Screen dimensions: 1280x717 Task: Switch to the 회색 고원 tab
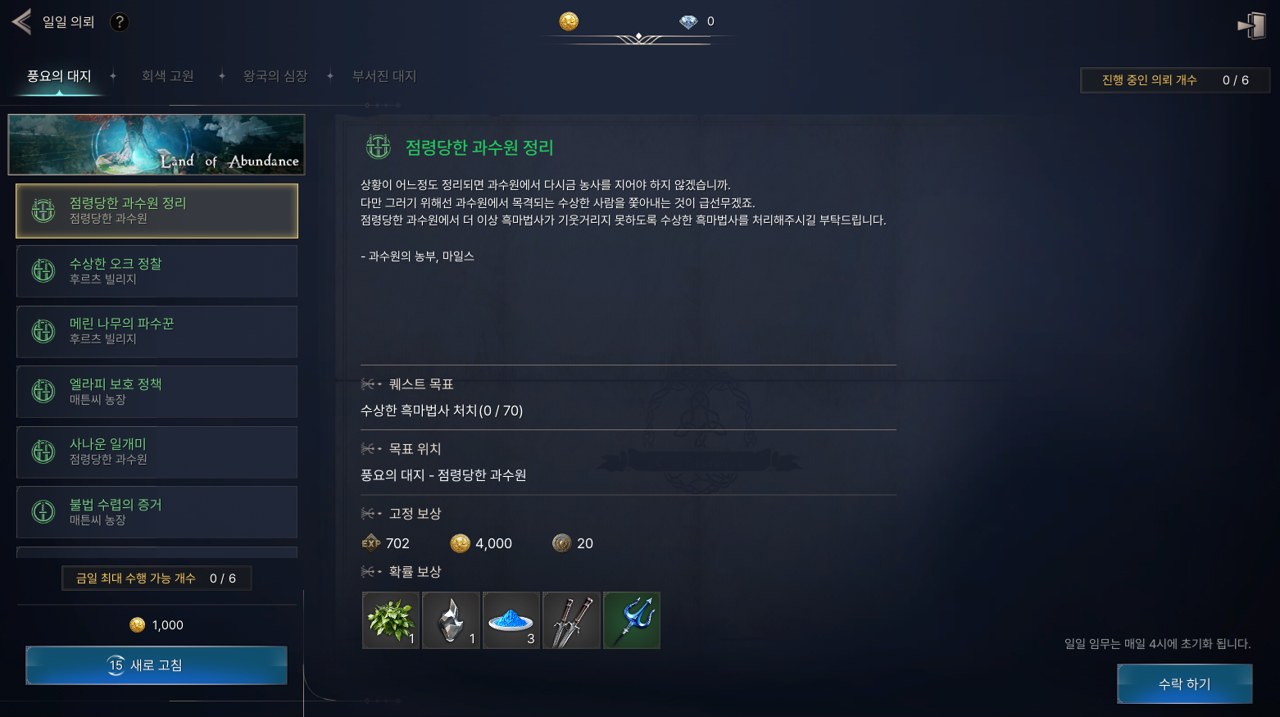(167, 76)
